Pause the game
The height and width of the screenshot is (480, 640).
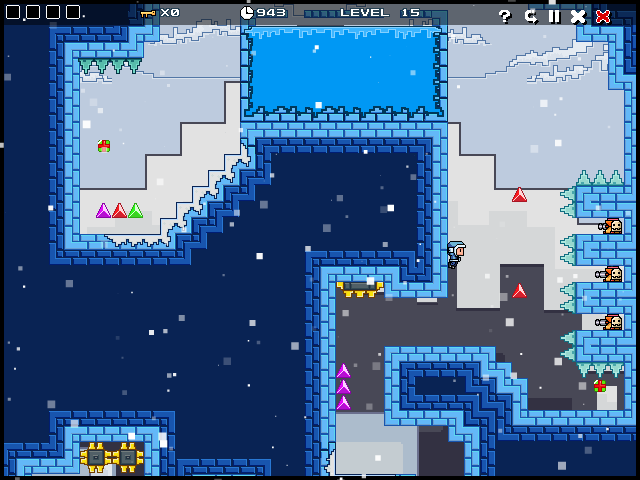554,15
